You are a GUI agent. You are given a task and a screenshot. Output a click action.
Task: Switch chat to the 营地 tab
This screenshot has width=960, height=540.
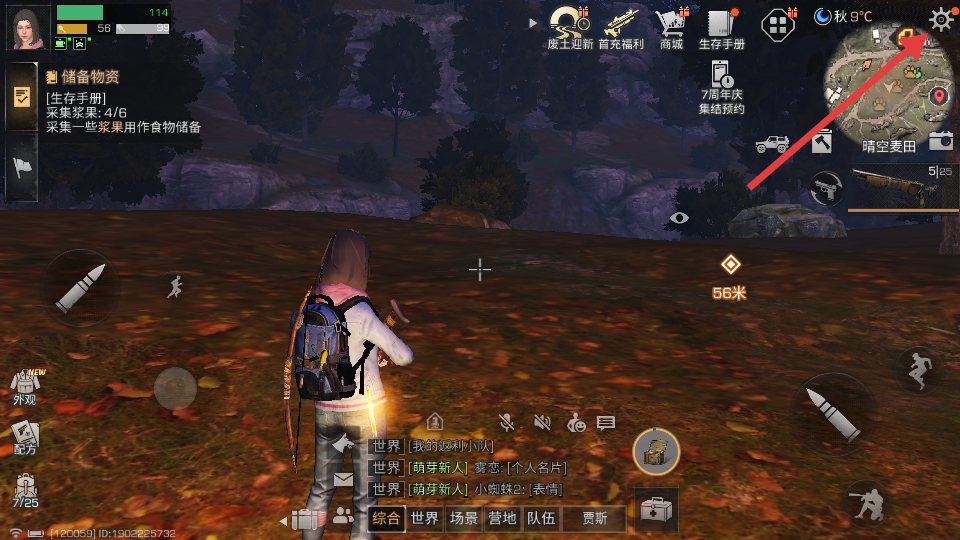[x=501, y=518]
